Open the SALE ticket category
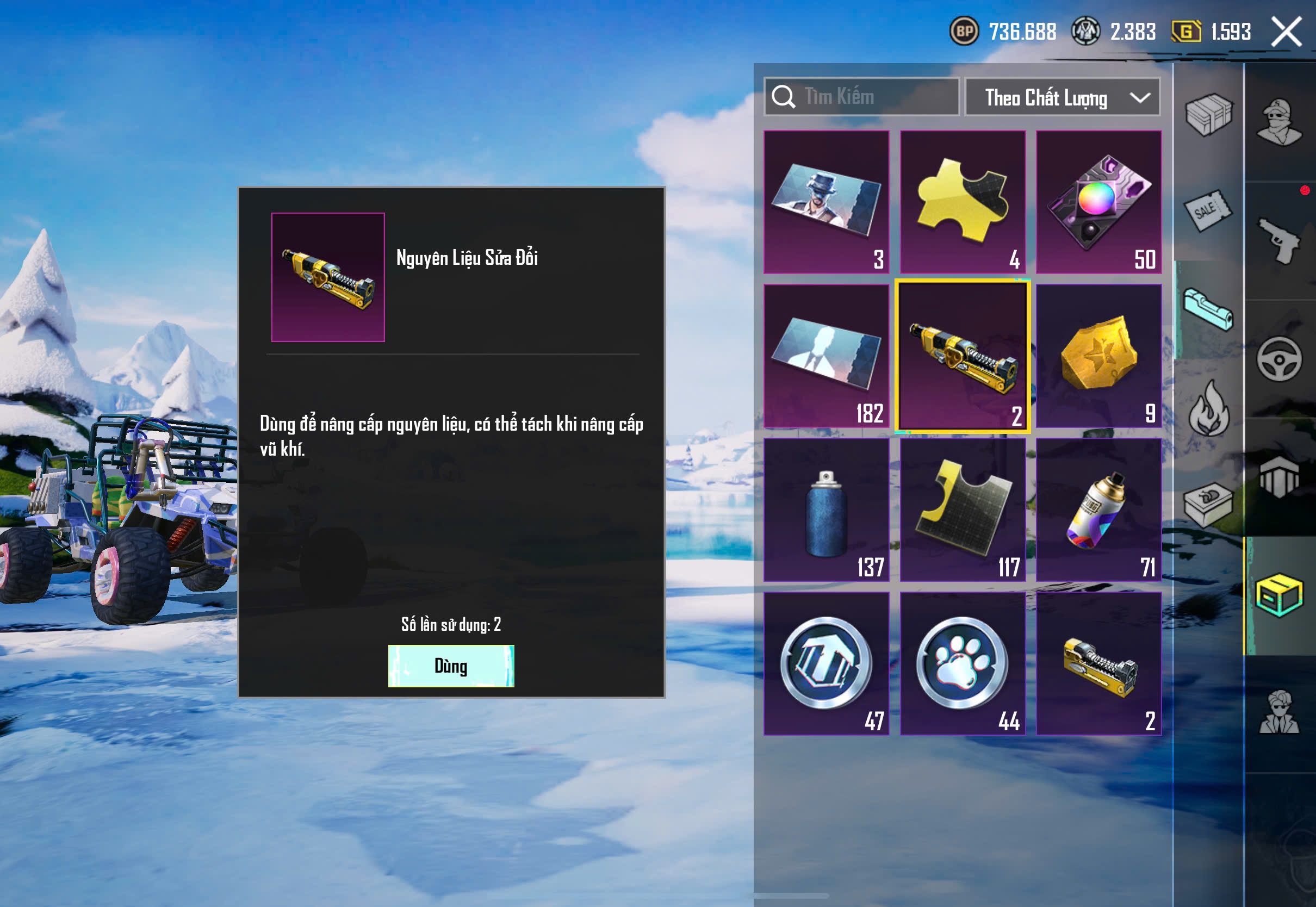This screenshot has height=907, width=1316. tap(1209, 210)
